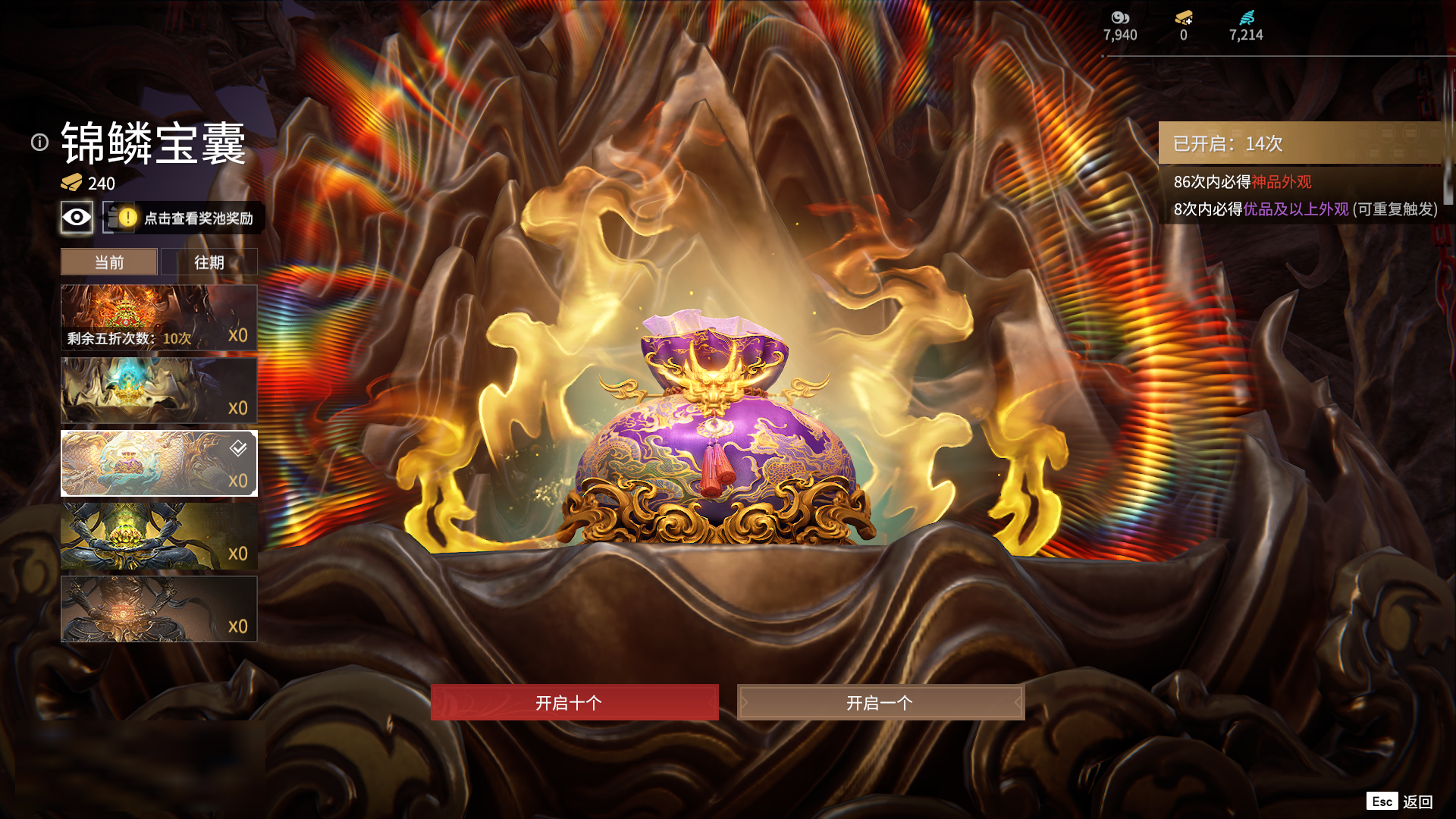Viewport: 1456px width, 819px height.
Task: View prize pool rewards 点击查看奖池奖励
Action: click(197, 218)
